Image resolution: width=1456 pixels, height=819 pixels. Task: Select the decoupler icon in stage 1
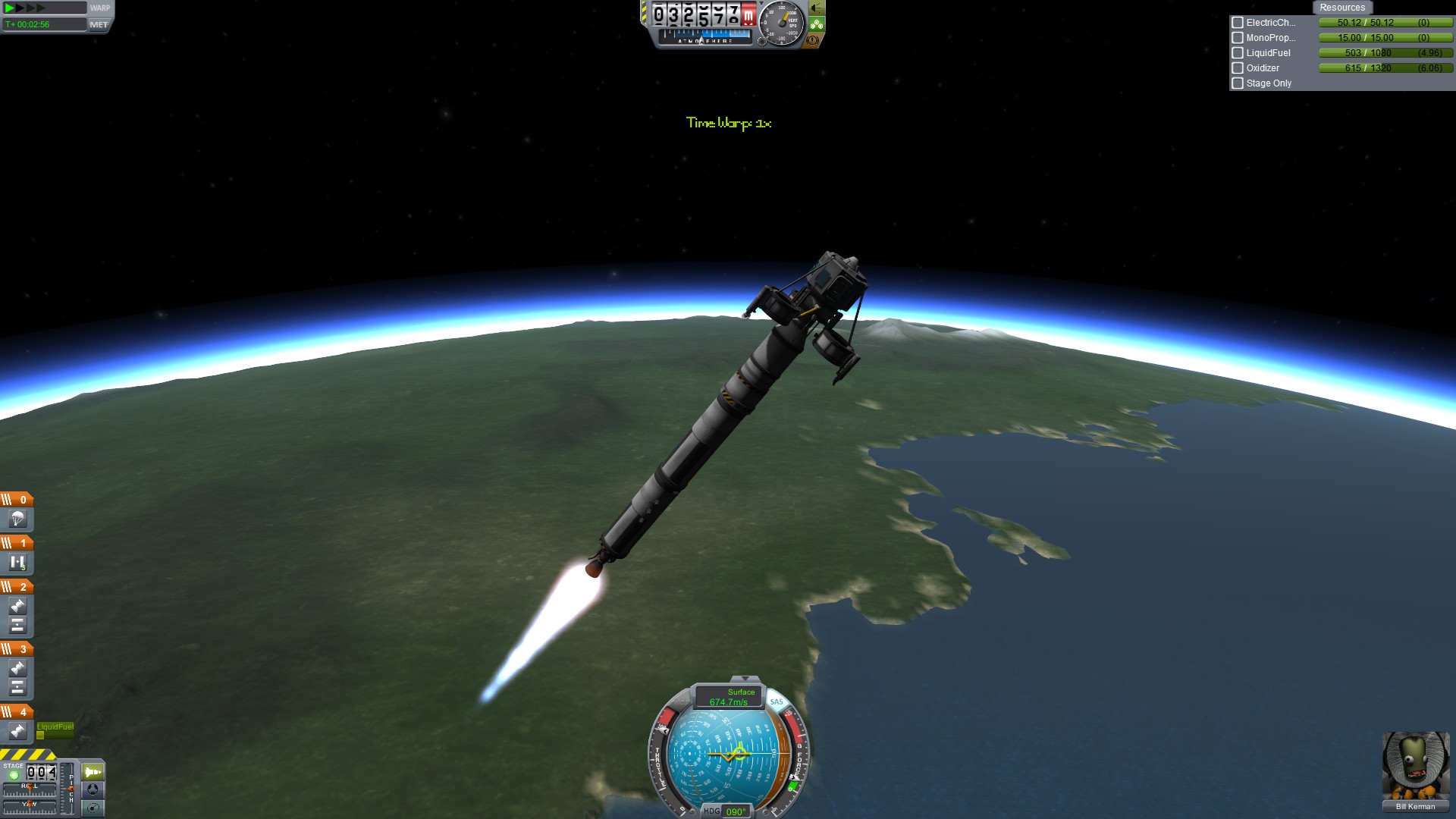[17, 563]
